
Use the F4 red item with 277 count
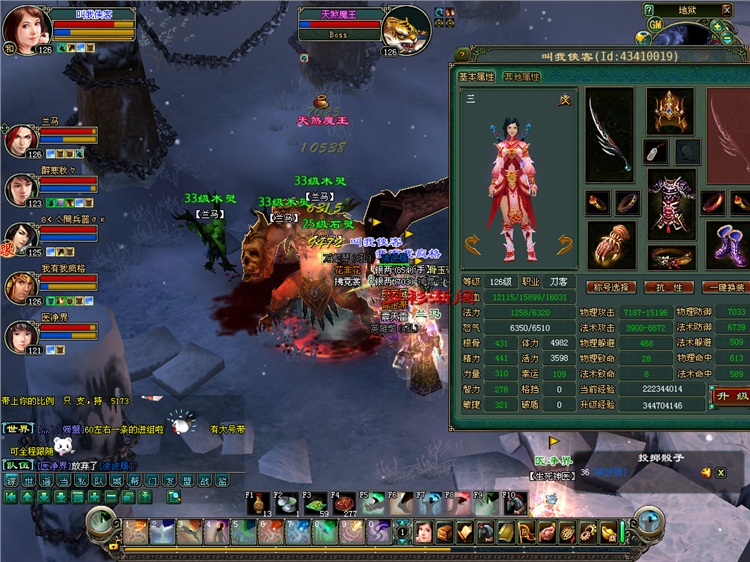pyautogui.click(x=345, y=504)
